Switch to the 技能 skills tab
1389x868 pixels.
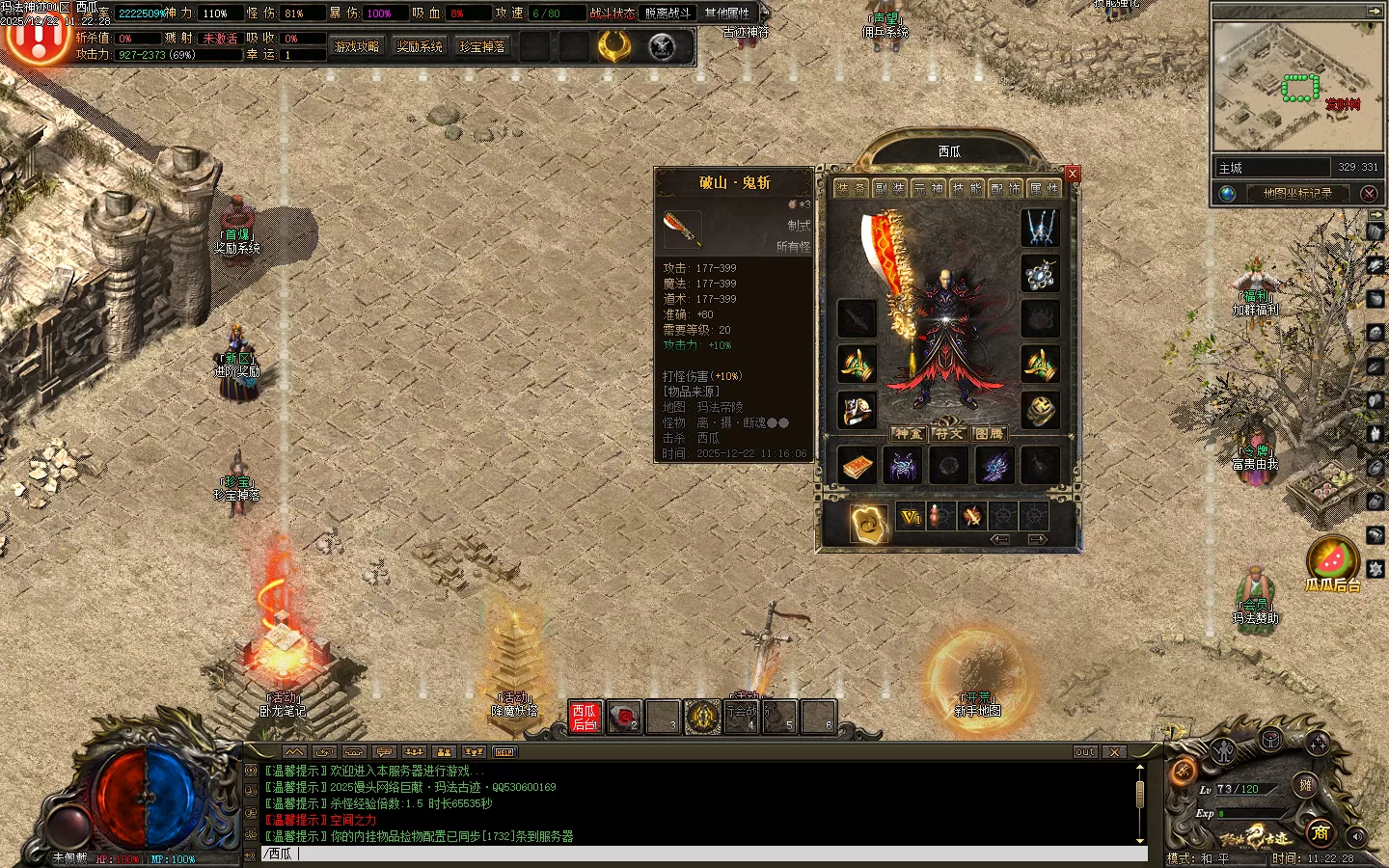coord(967,189)
